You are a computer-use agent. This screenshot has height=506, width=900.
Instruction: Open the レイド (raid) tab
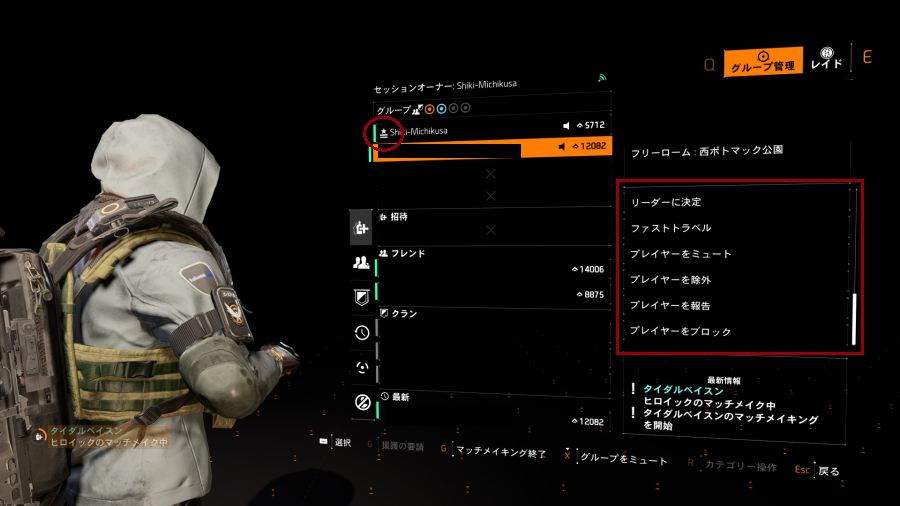coord(826,59)
